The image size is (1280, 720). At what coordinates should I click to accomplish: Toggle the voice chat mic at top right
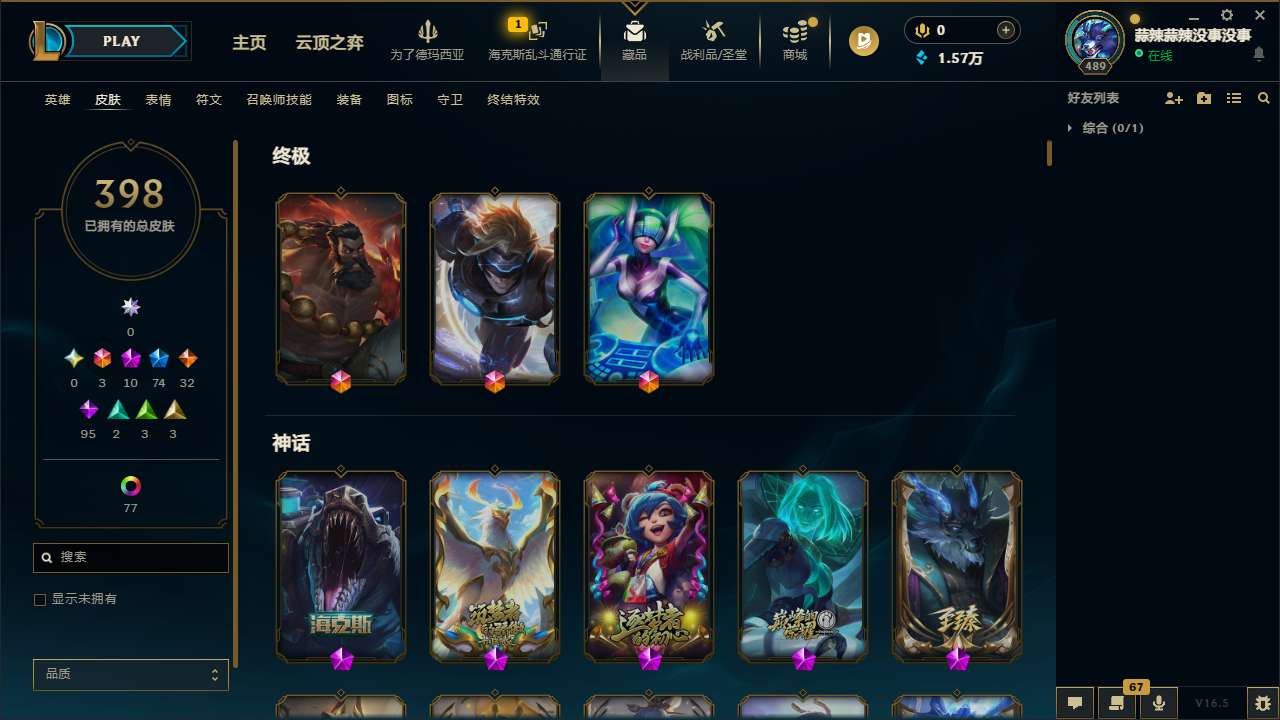(x=921, y=30)
